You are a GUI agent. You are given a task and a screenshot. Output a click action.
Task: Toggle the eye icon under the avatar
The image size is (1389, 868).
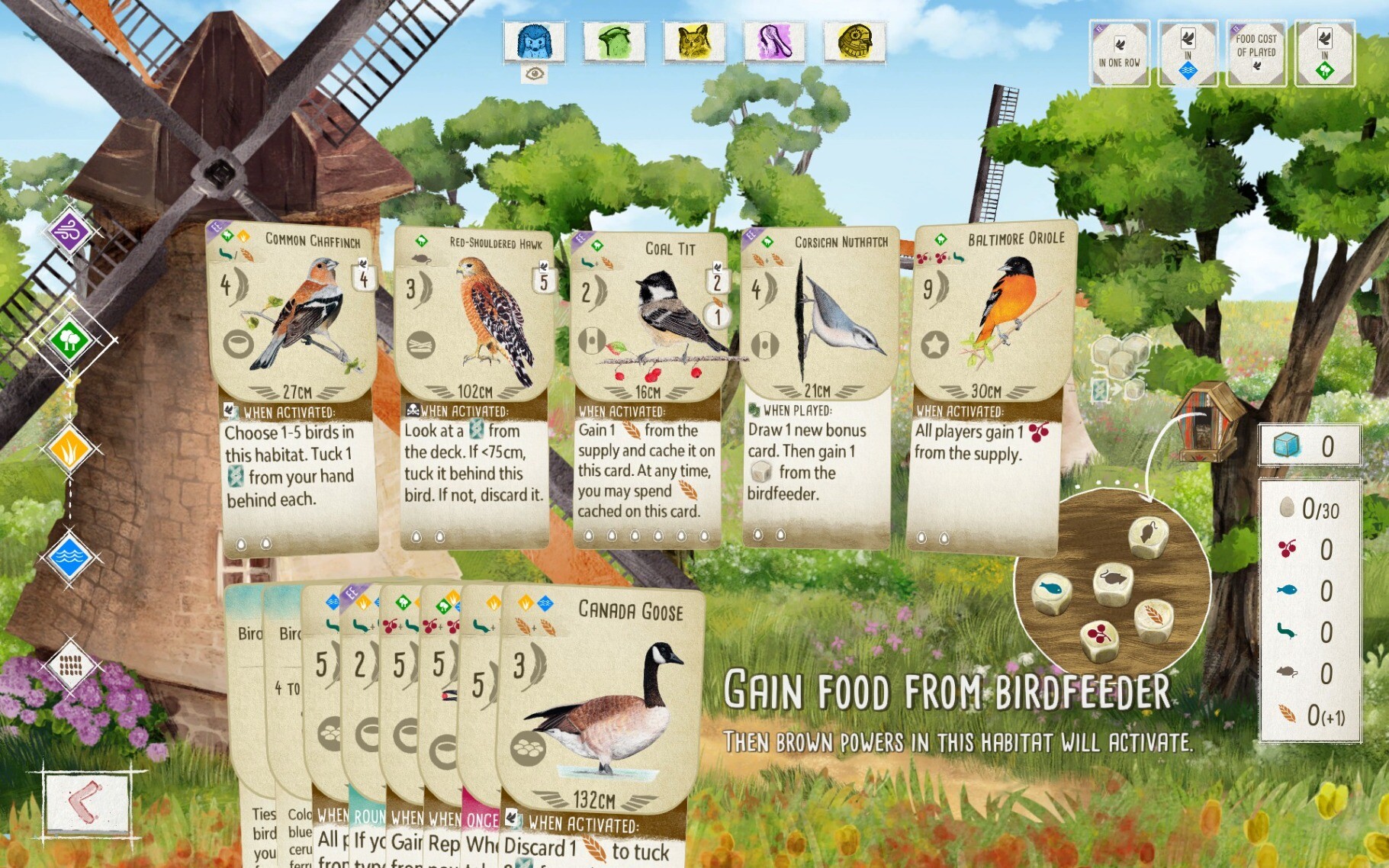(534, 74)
